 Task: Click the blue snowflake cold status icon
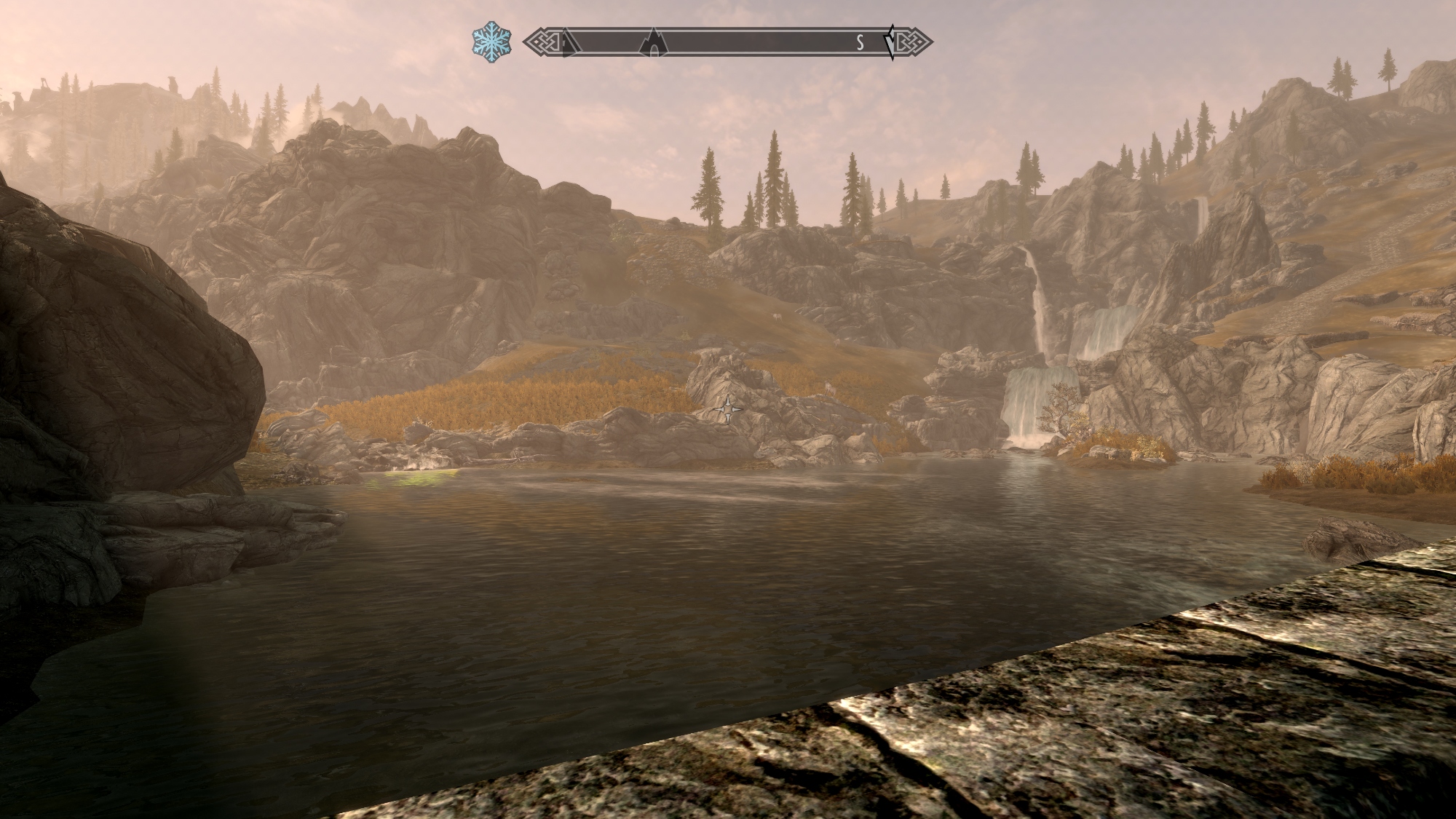pyautogui.click(x=491, y=42)
